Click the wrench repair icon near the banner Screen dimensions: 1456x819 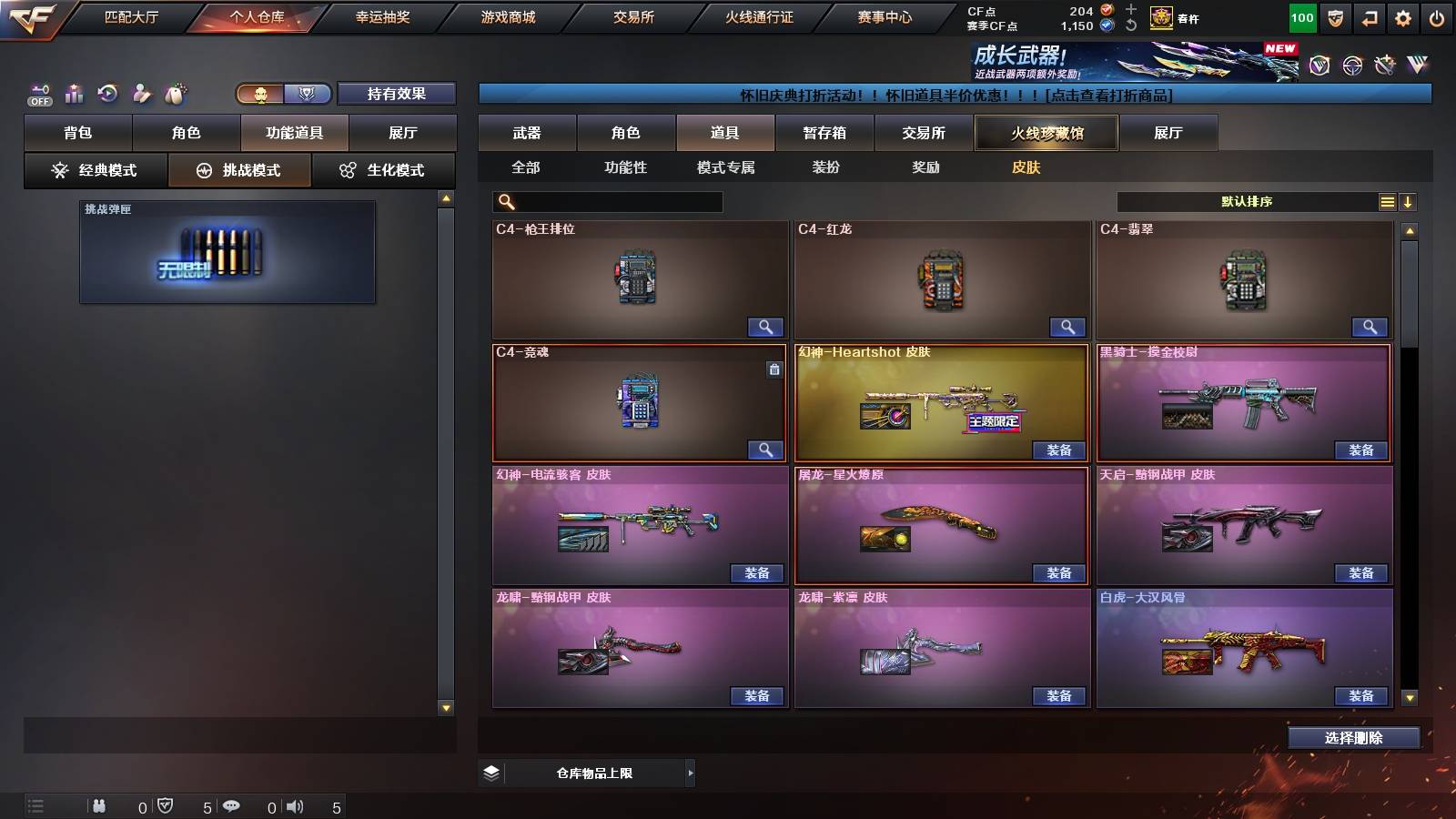(1385, 64)
